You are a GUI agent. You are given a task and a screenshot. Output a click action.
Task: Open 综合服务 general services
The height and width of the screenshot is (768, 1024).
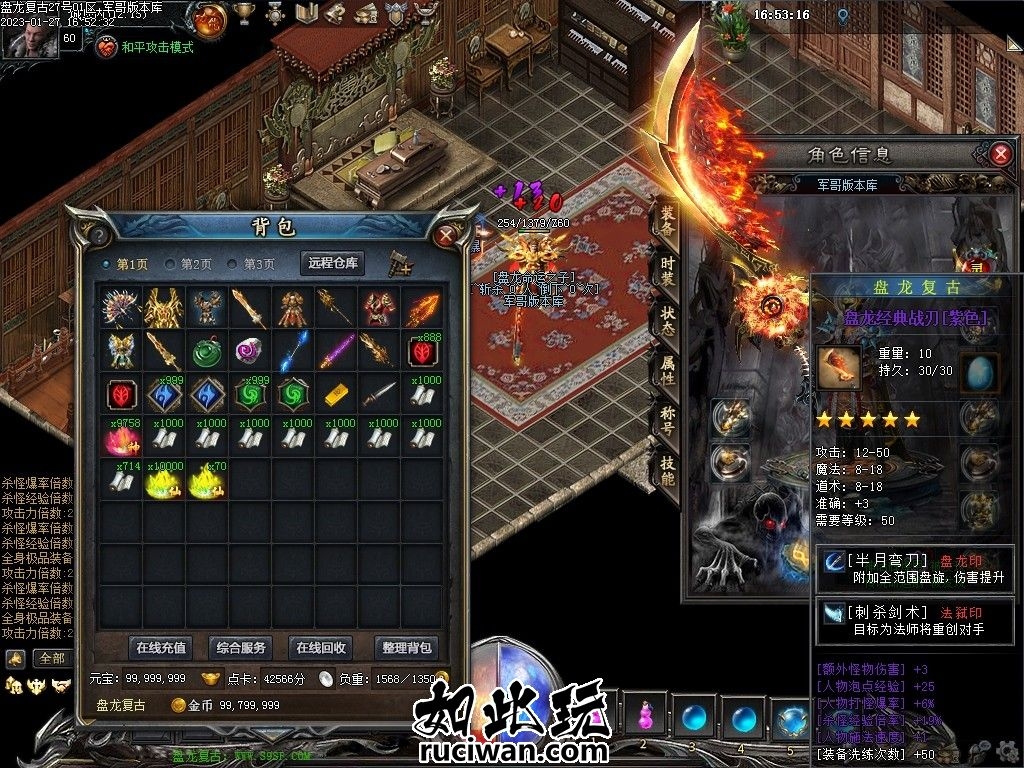coord(241,647)
